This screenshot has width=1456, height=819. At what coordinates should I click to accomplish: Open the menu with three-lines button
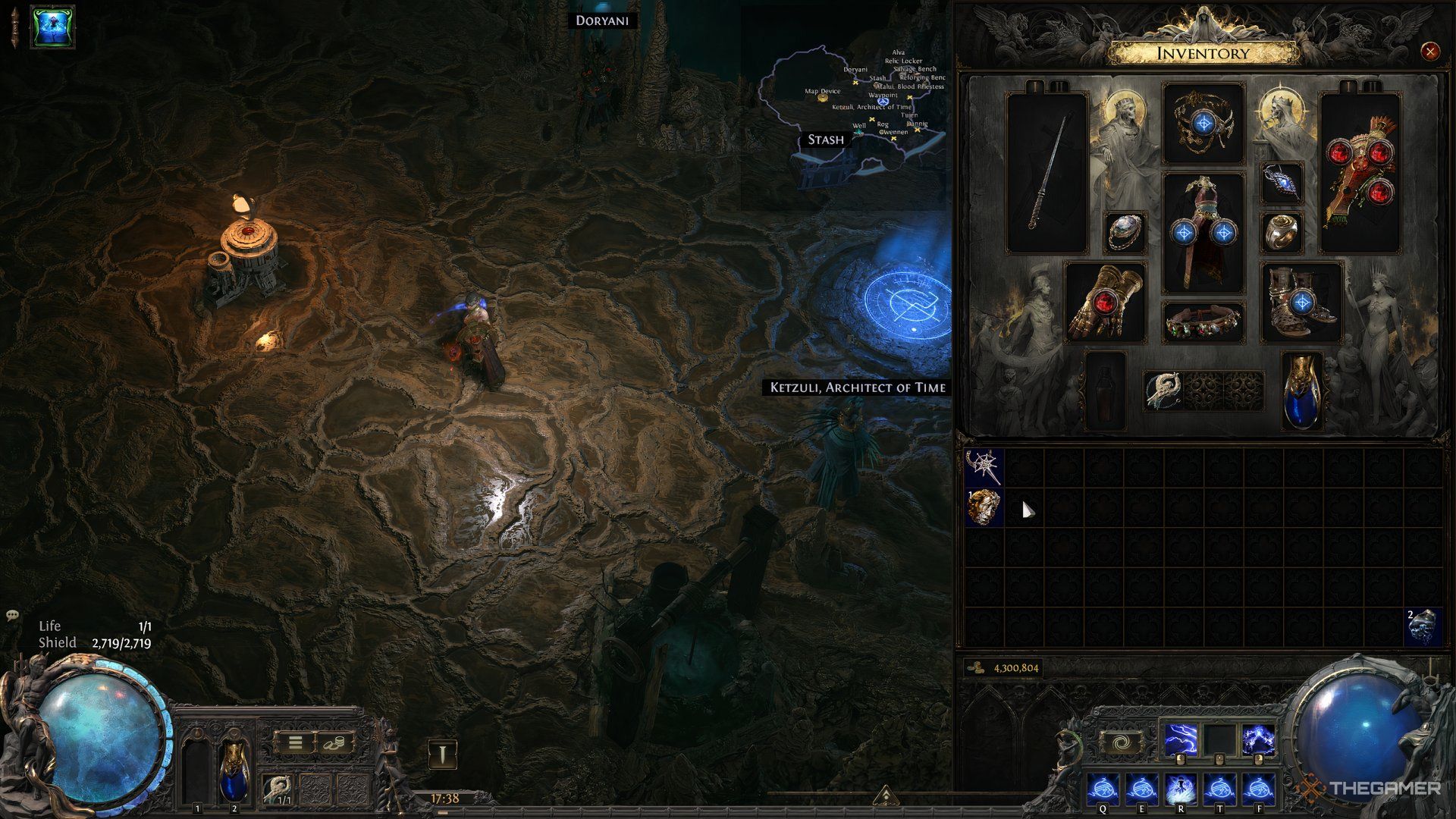coord(295,742)
